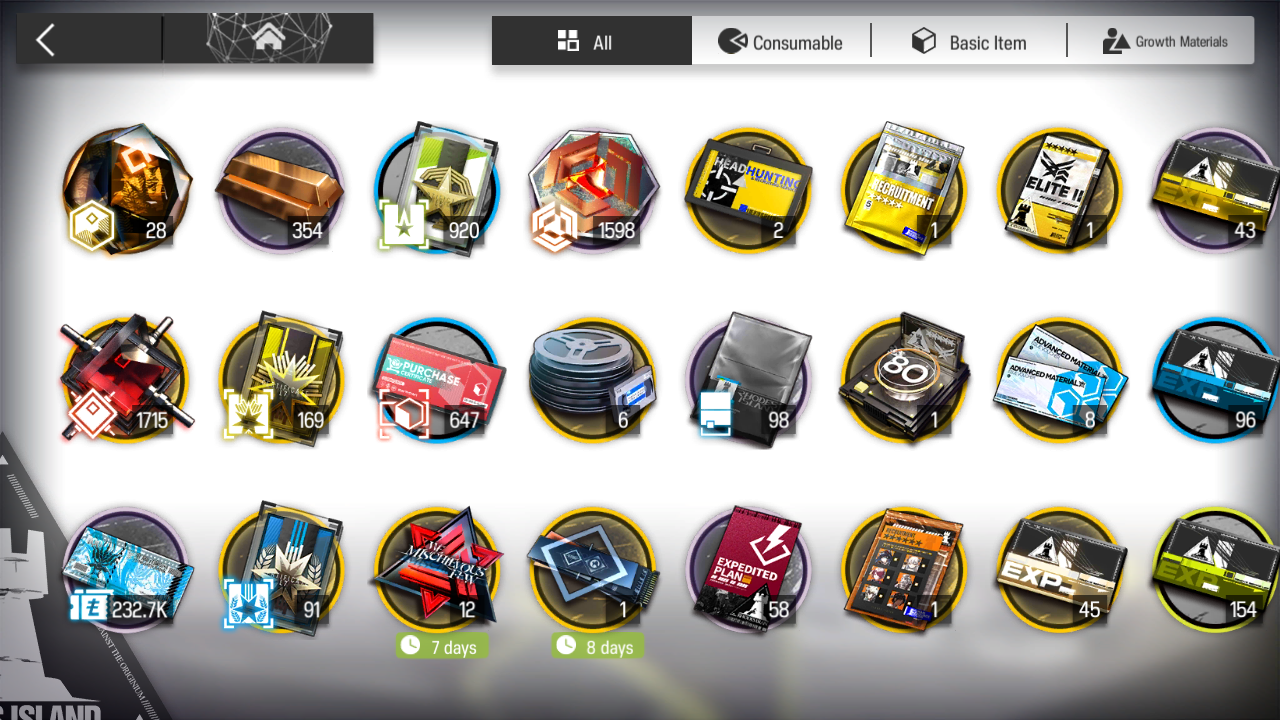Open the 80 badge black case item
This screenshot has height=720, width=1280.
click(904, 380)
